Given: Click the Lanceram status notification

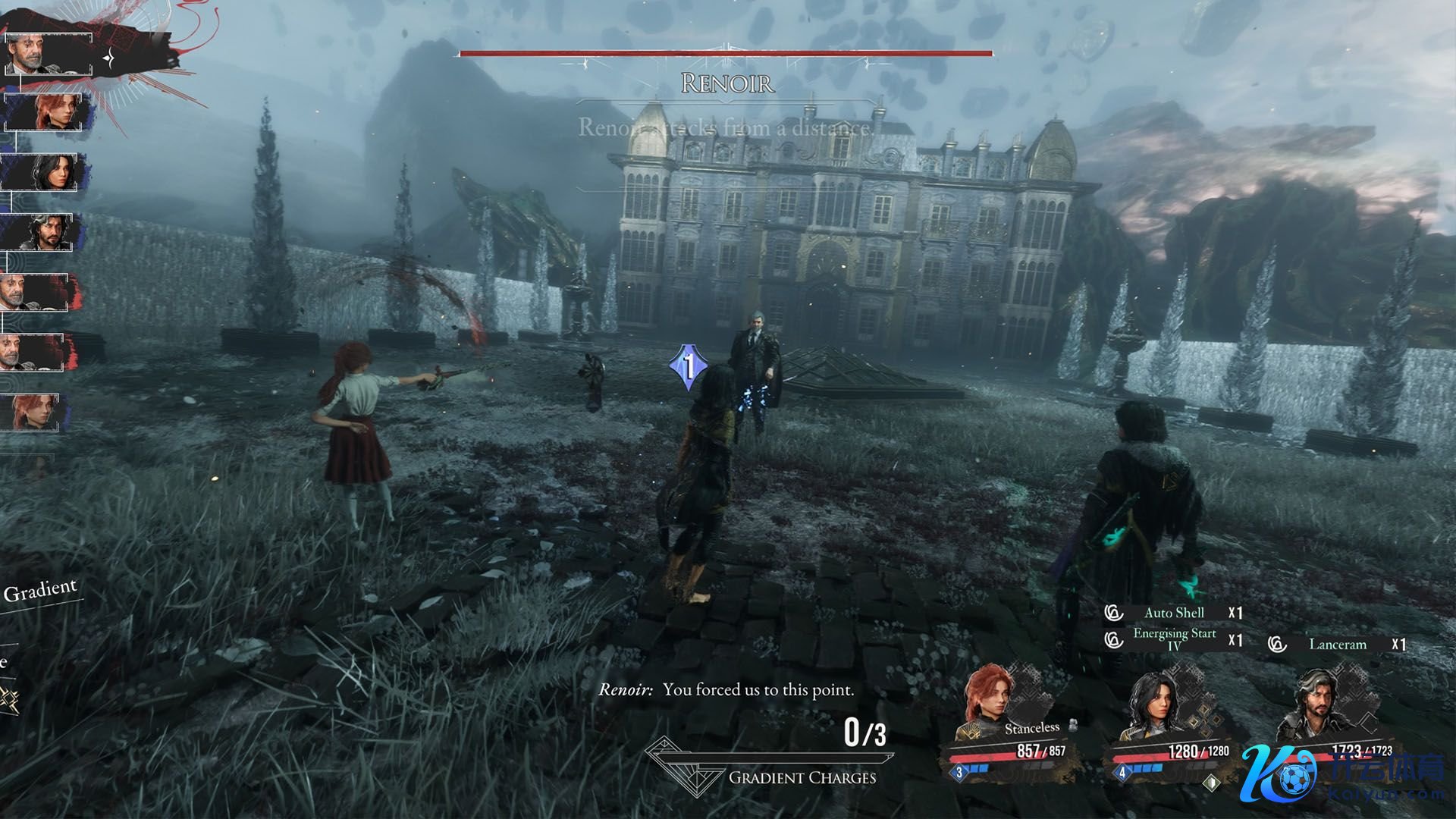Looking at the screenshot, I should click(x=1337, y=645).
